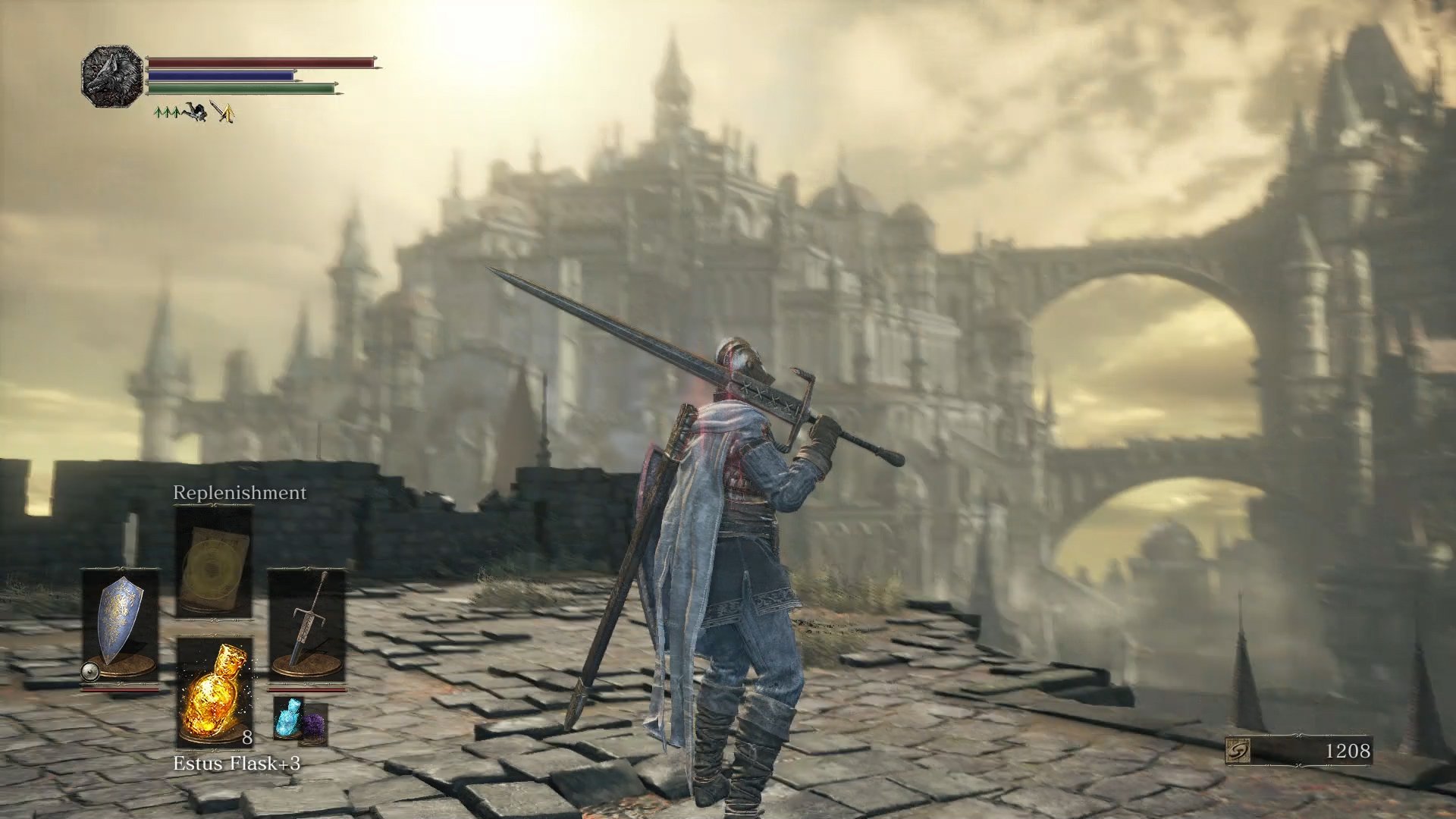1456x819 pixels.
Task: Click the Estus Flask+3 item name label
Action: [x=237, y=762]
